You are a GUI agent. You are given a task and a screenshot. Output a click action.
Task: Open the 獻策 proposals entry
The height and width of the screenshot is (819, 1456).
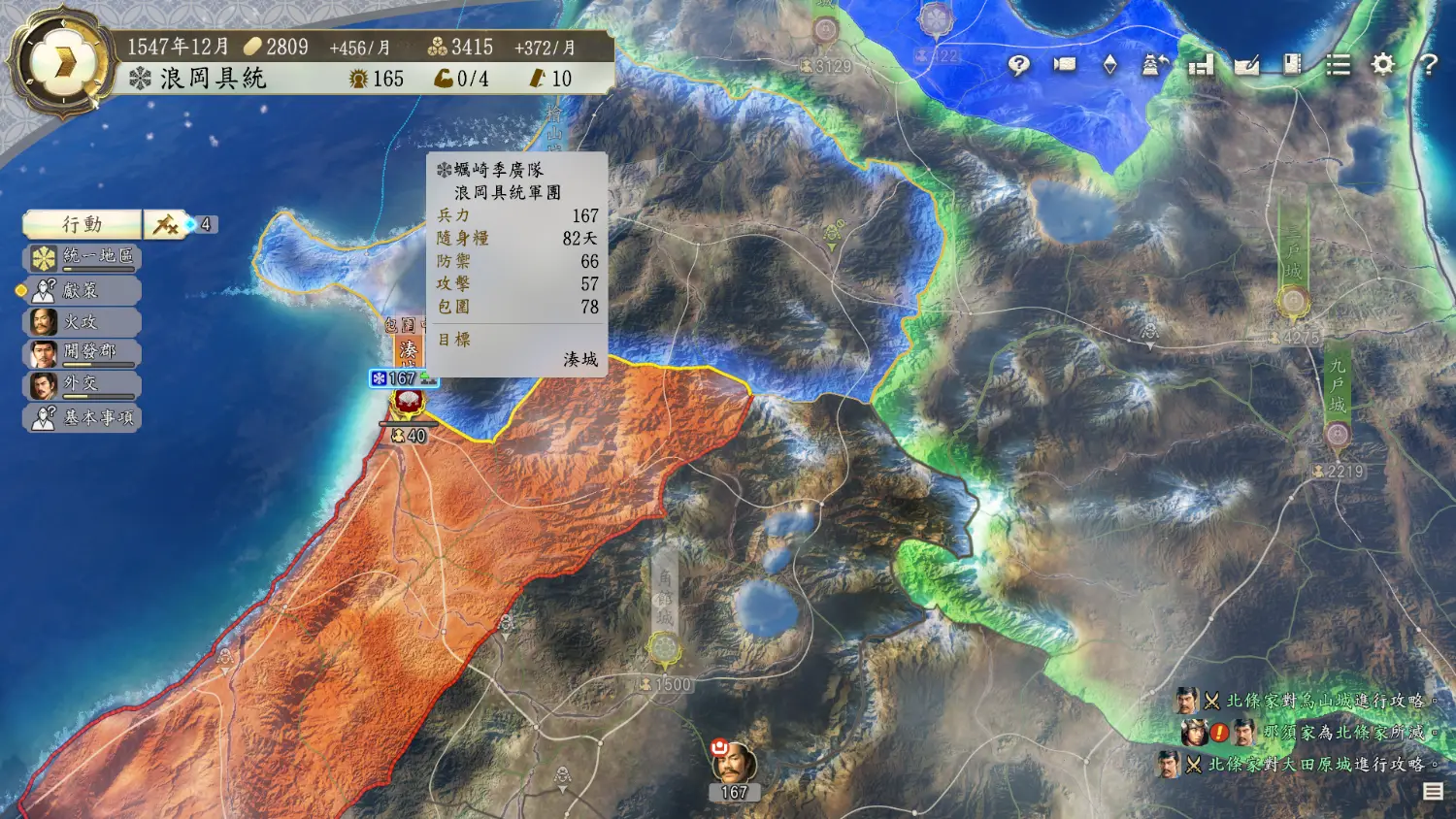point(84,290)
